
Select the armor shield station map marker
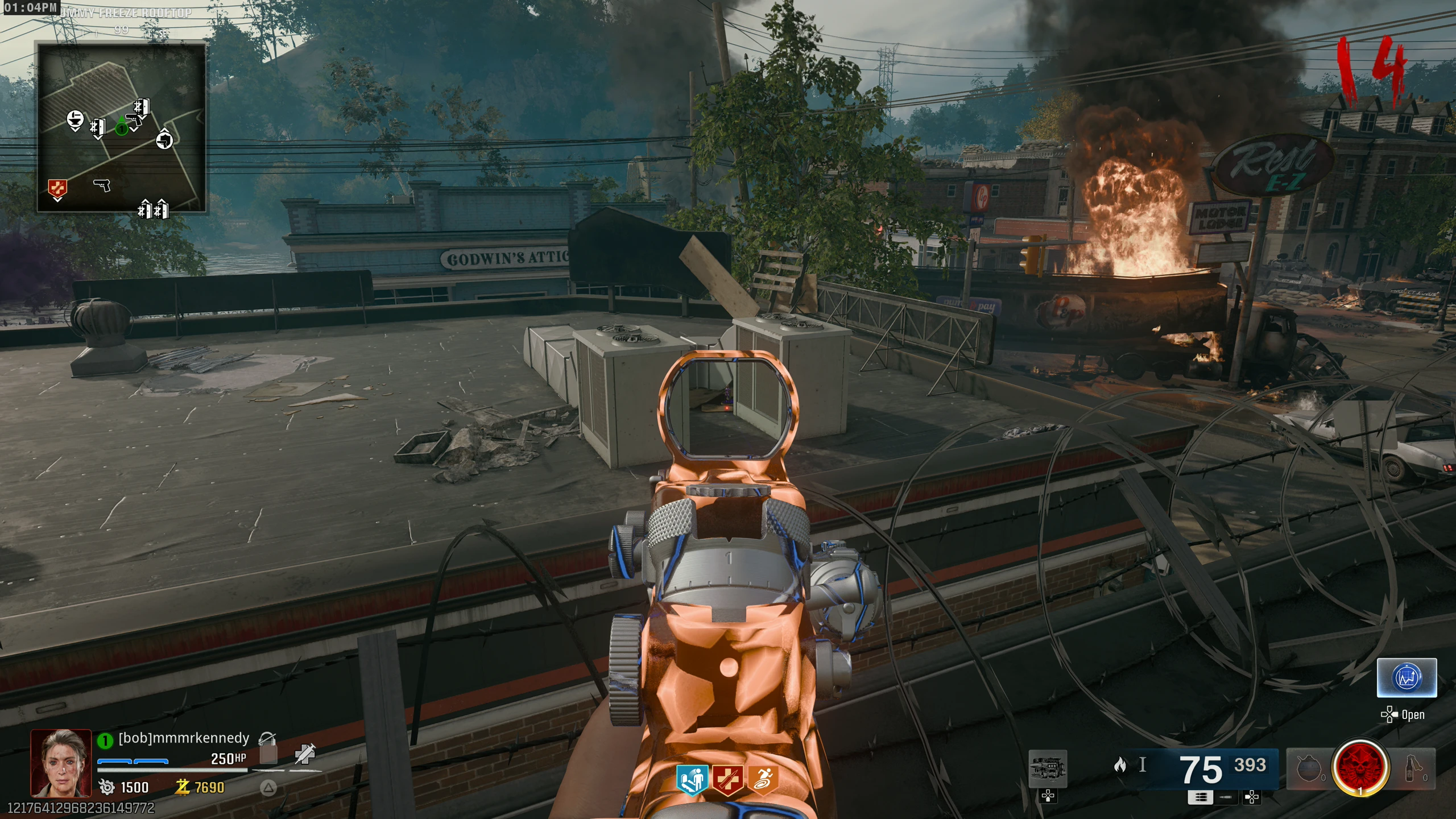pyautogui.click(x=164, y=139)
